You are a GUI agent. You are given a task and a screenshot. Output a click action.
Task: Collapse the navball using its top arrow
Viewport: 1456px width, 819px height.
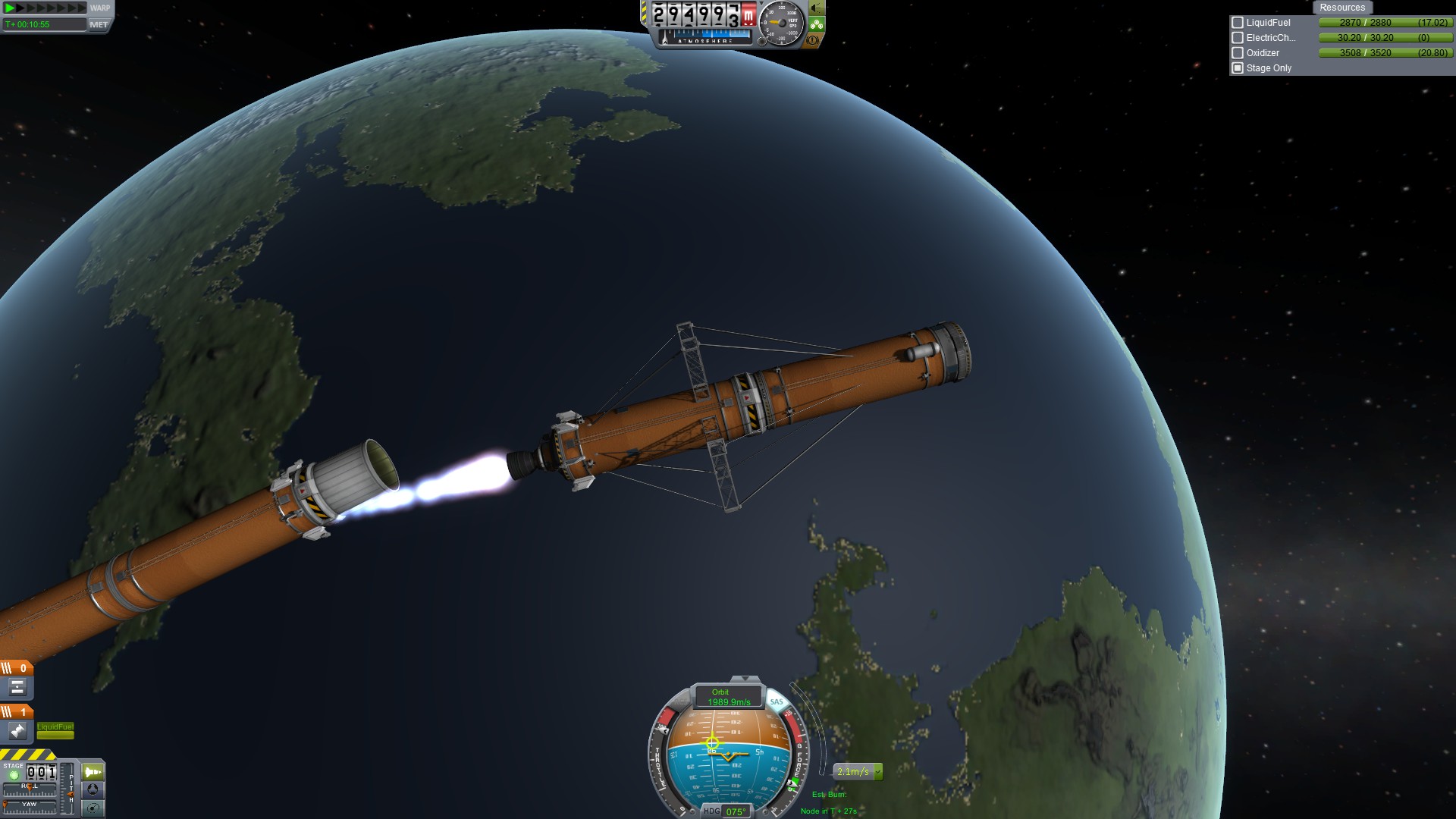745,679
